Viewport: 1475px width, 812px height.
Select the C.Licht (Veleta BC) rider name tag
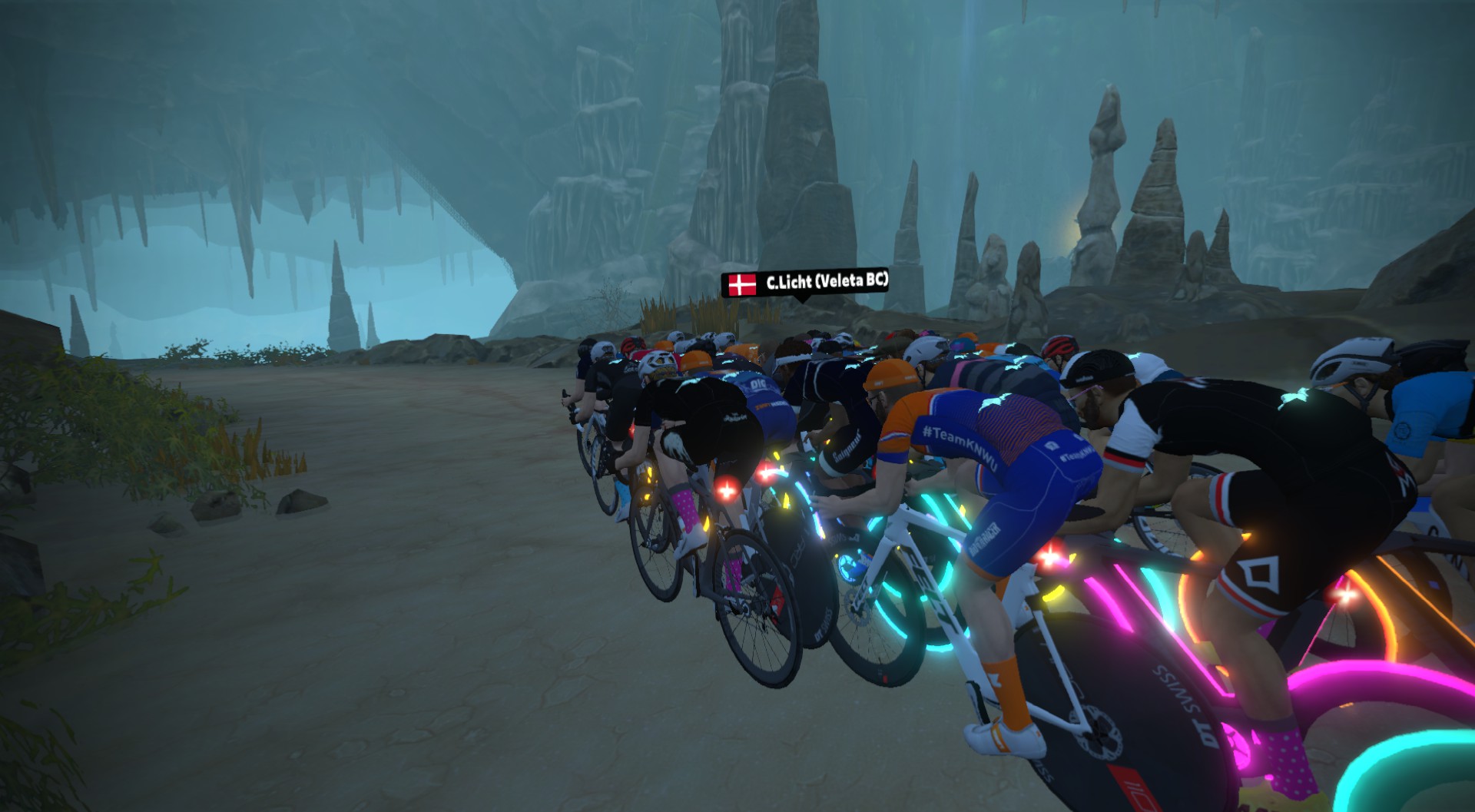point(805,283)
